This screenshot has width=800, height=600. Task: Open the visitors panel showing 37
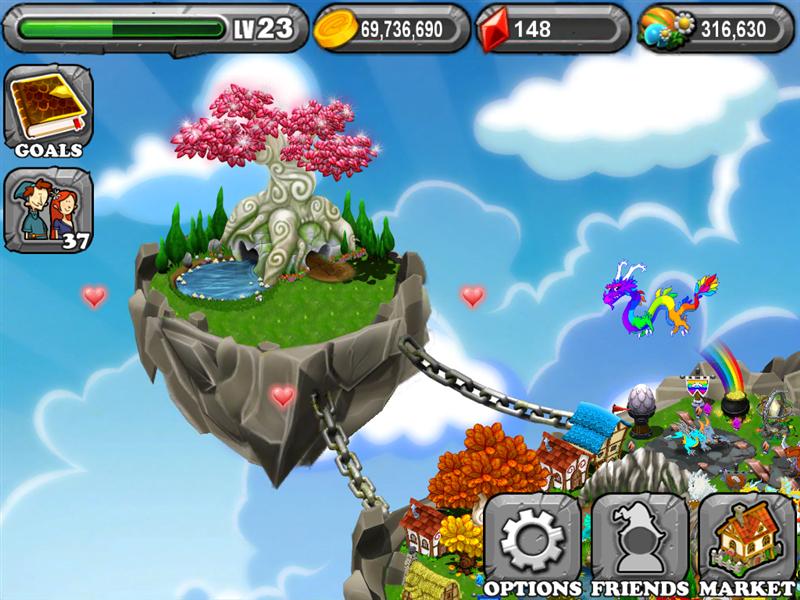point(49,210)
